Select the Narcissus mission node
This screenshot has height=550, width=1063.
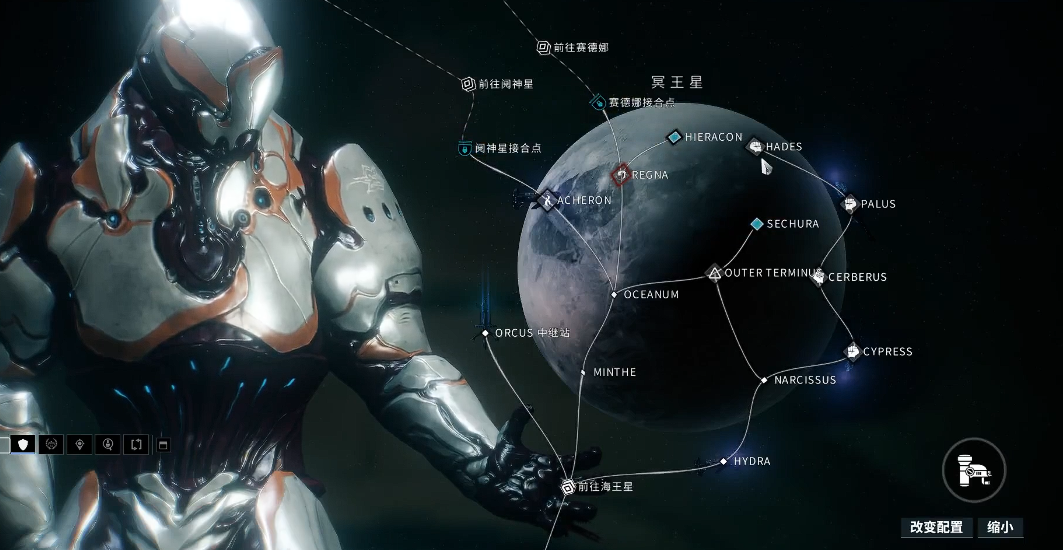coord(764,380)
